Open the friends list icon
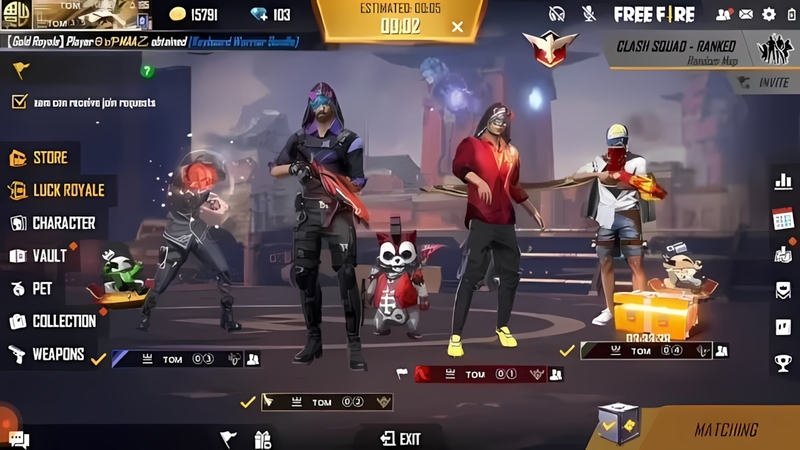800x450 pixels. (722, 14)
